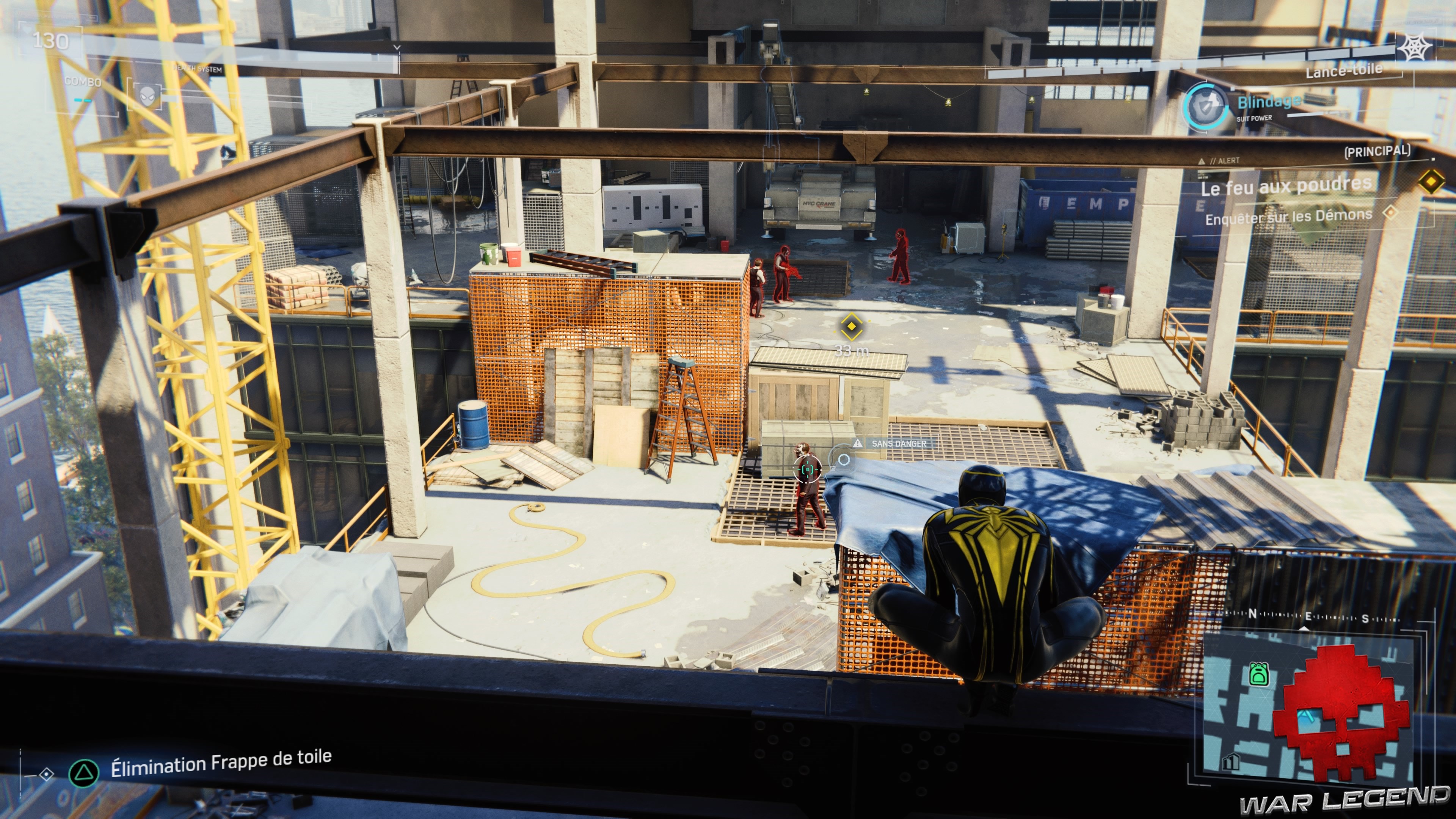Image resolution: width=1456 pixels, height=819 pixels.
Task: Open the Le feu aux poudres mission entry
Action: coord(1287,187)
